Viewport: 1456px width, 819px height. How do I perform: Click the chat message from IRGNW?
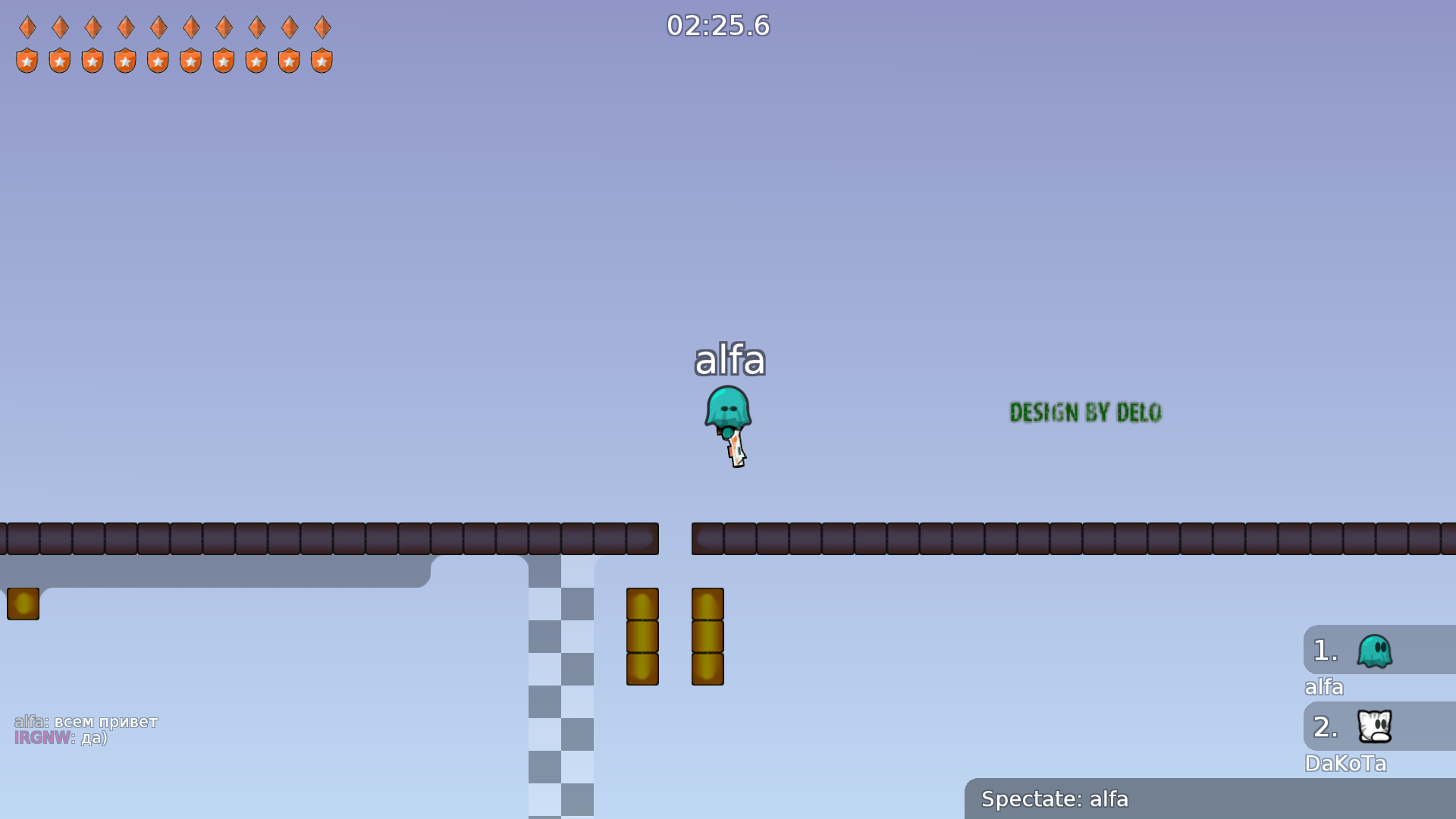pos(62,737)
